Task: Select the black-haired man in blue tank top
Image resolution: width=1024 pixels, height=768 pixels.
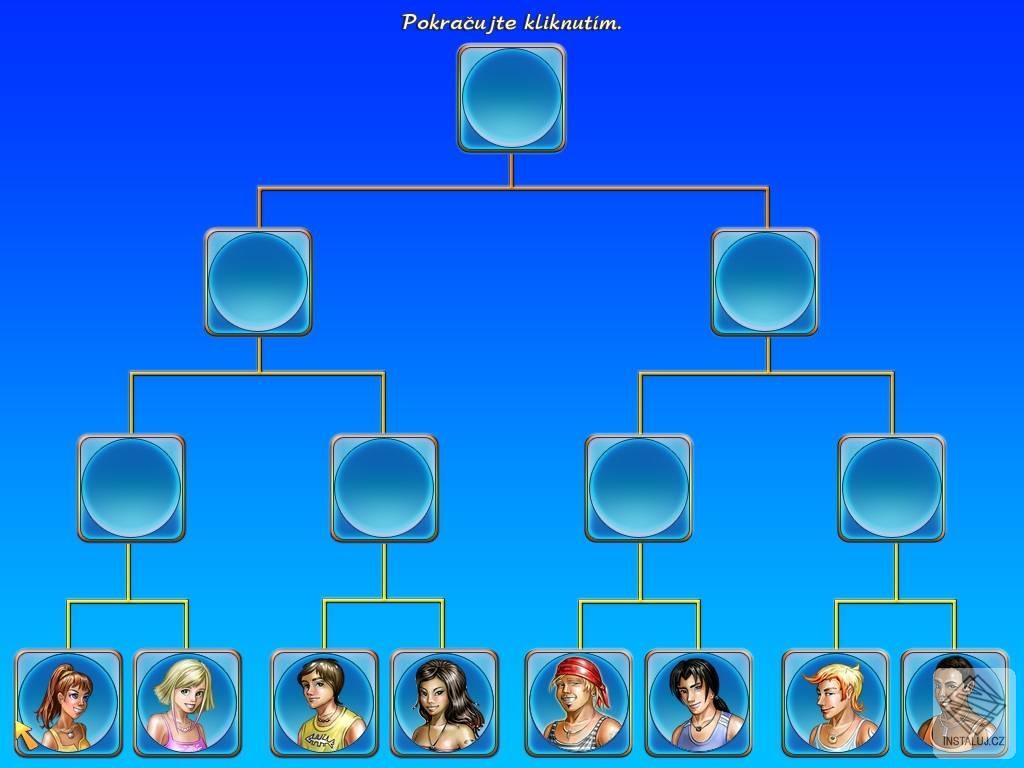Action: (x=698, y=703)
